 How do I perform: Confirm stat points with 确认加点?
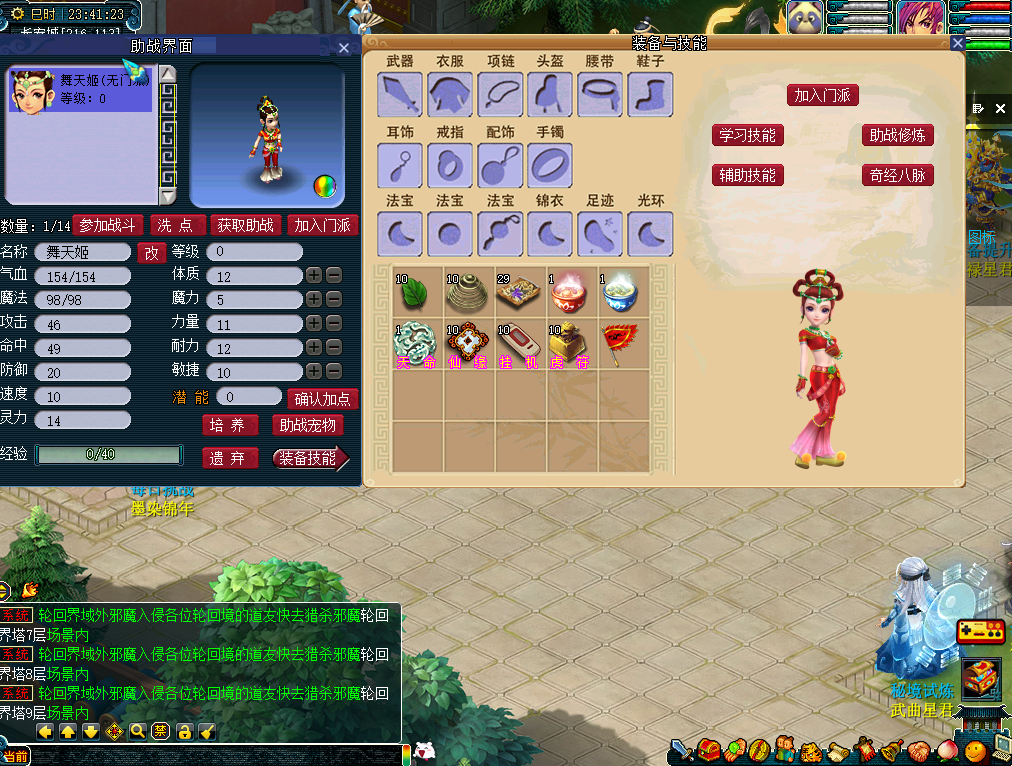(322, 398)
